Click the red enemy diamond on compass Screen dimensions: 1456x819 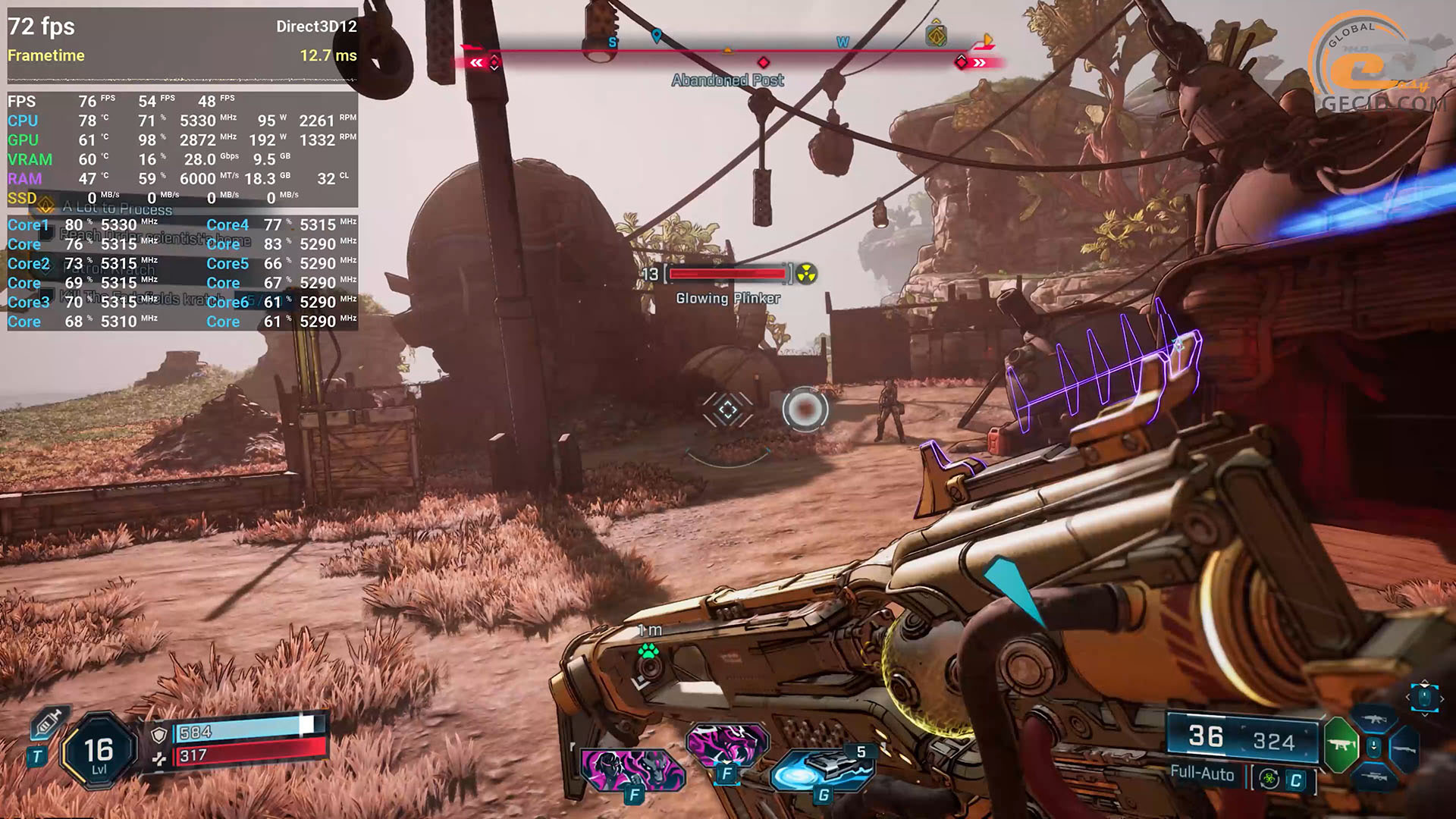tap(764, 62)
